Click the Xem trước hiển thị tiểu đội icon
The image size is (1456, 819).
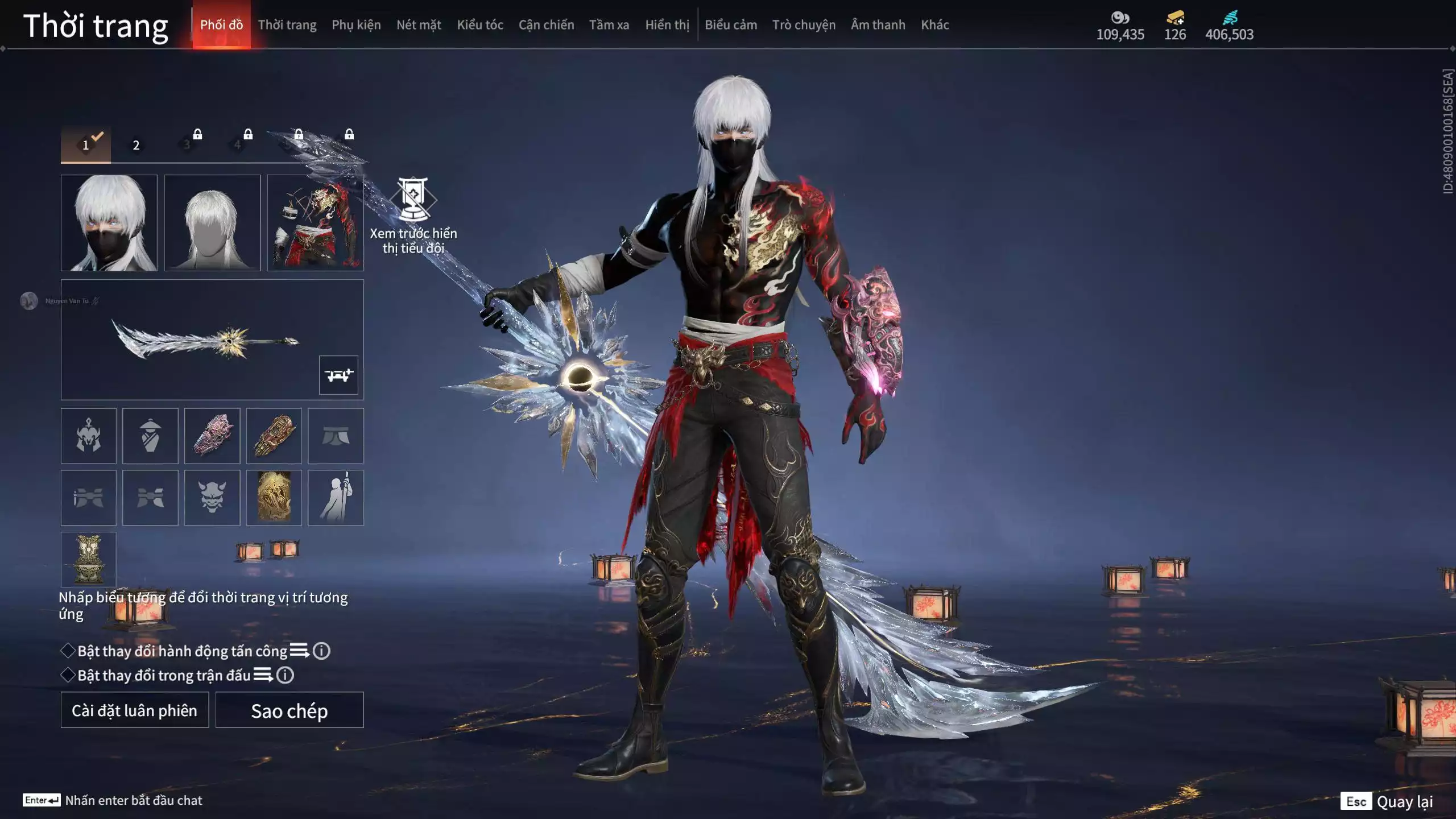[x=413, y=200]
